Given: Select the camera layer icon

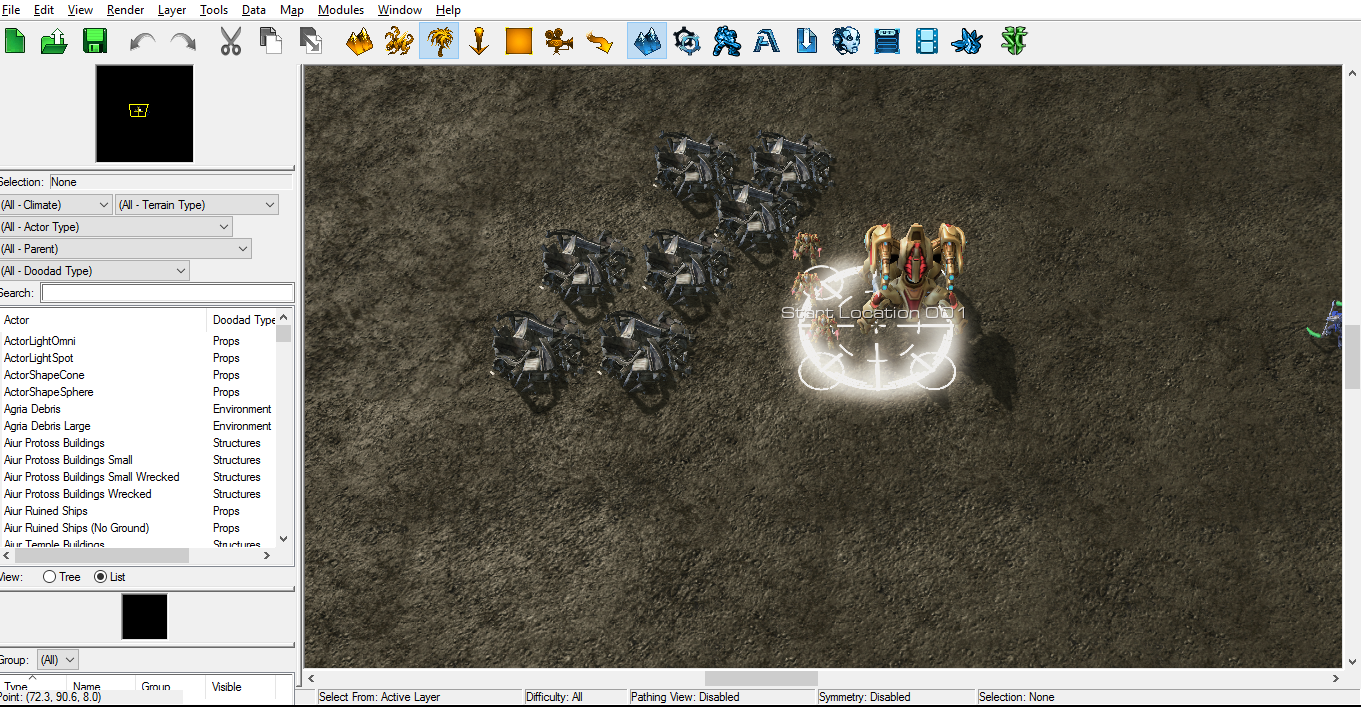Looking at the screenshot, I should click(559, 41).
